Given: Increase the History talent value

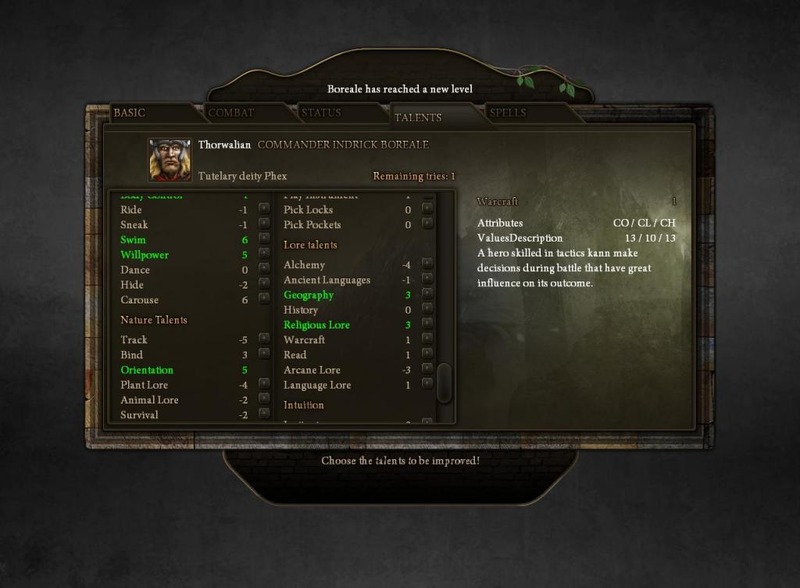Looking at the screenshot, I should coord(427,310).
